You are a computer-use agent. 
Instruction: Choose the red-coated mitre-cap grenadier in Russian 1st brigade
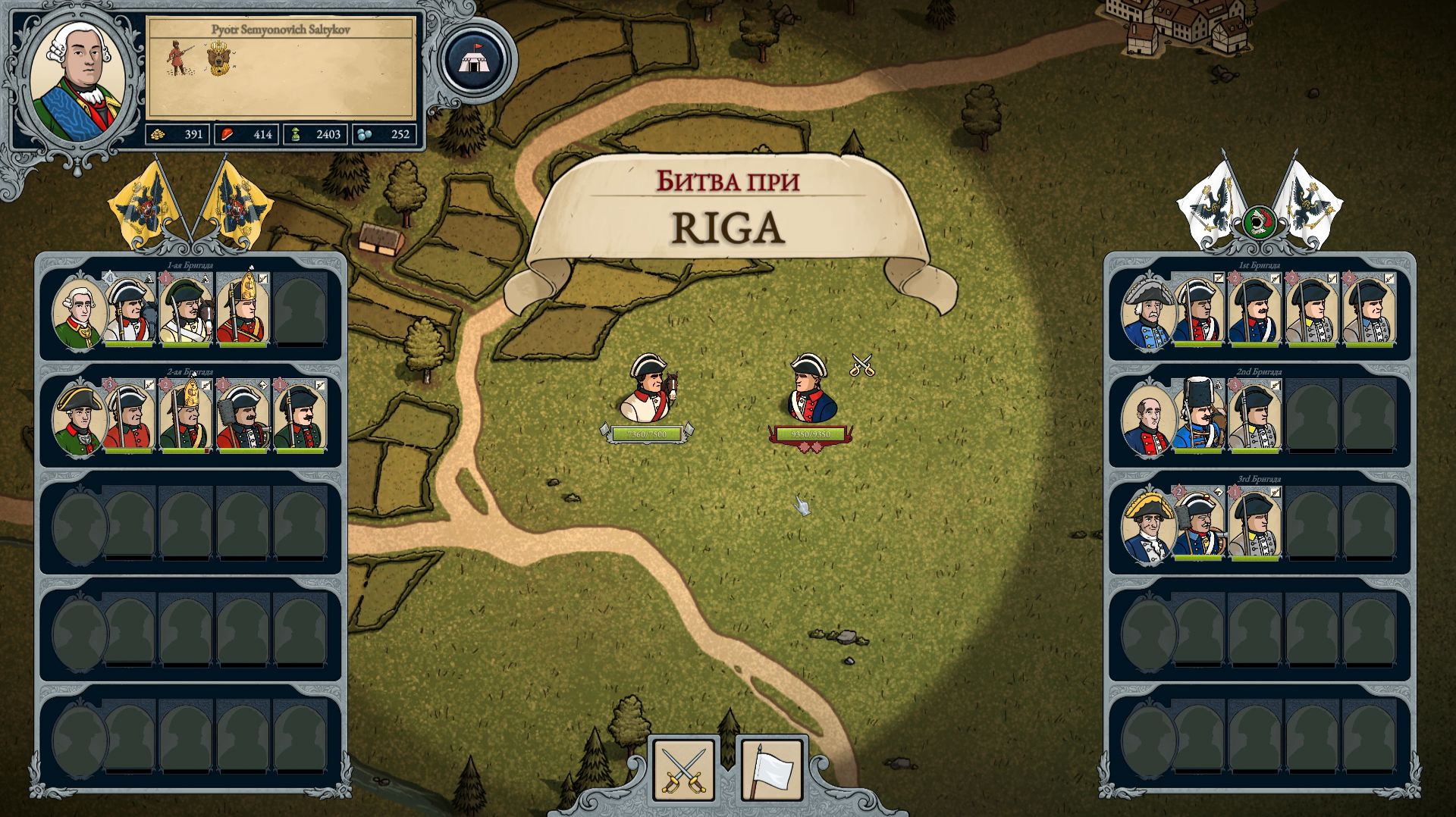(x=243, y=309)
